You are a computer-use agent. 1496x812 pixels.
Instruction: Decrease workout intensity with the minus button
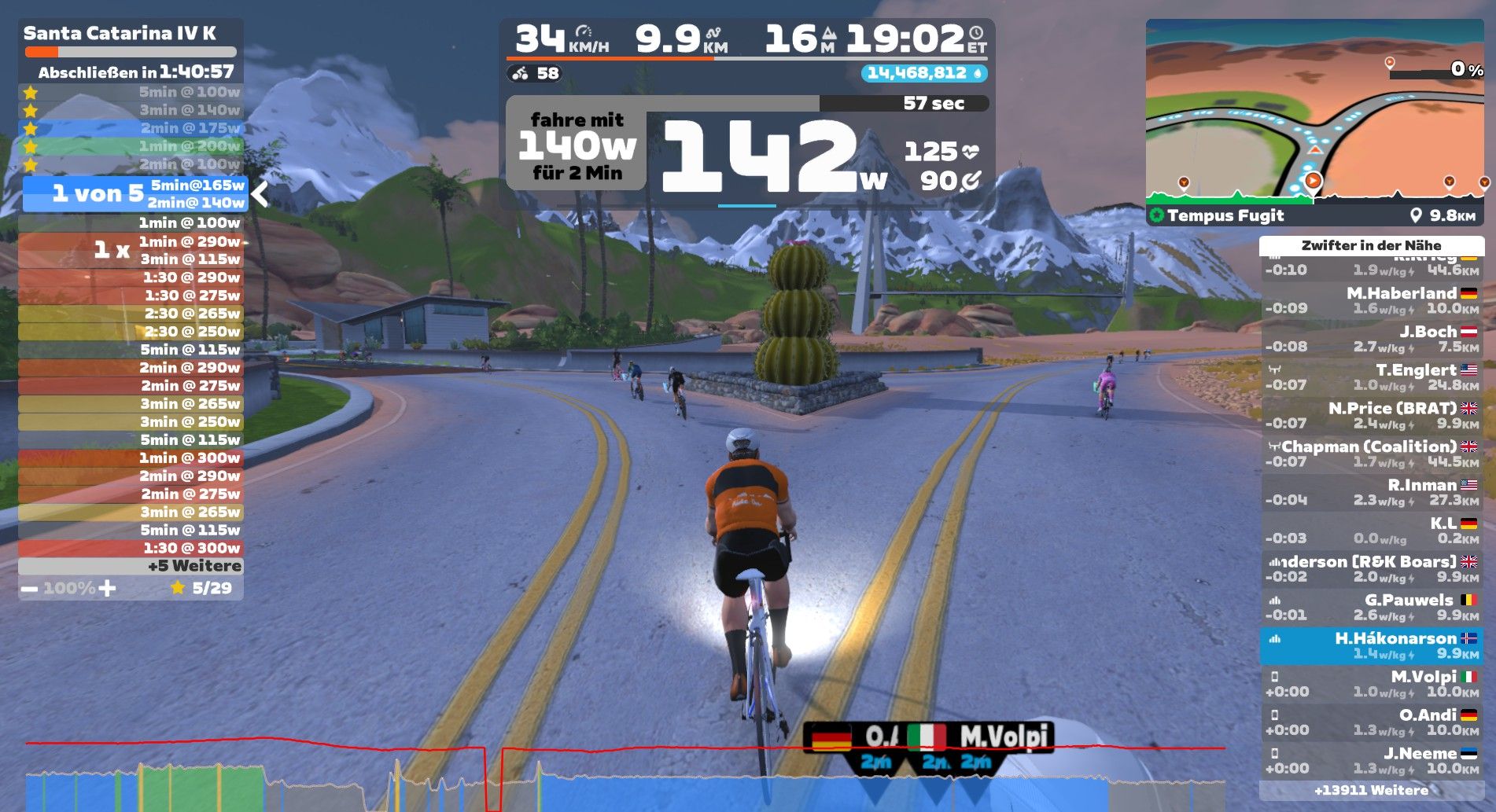(29, 588)
